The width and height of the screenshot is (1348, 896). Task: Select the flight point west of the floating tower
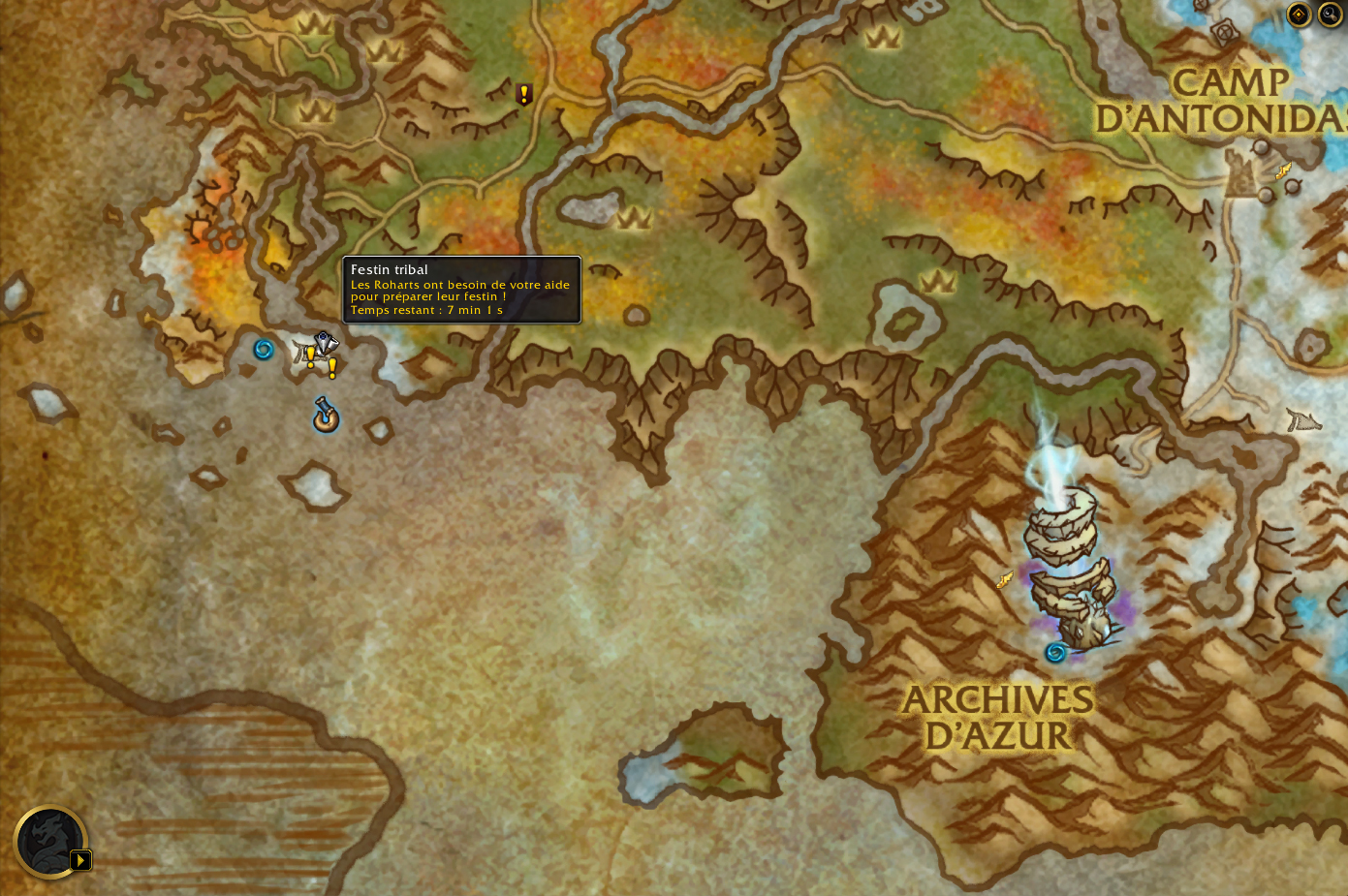pyautogui.click(x=1004, y=580)
